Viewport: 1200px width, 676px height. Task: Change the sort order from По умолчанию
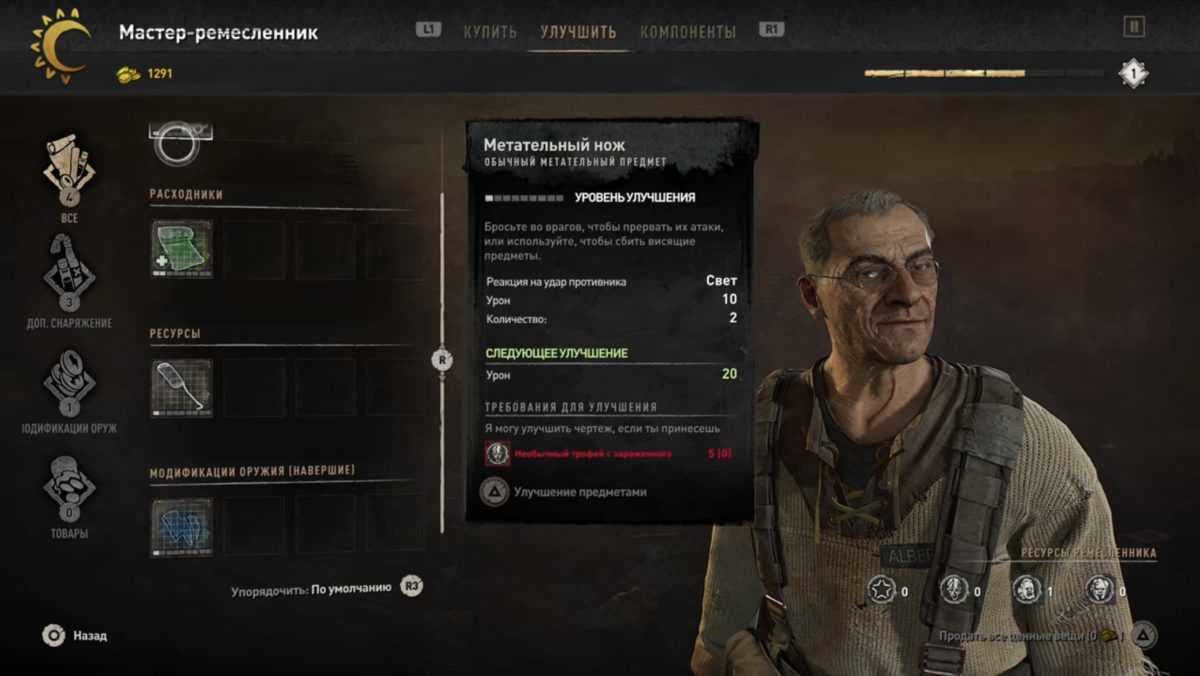point(350,588)
